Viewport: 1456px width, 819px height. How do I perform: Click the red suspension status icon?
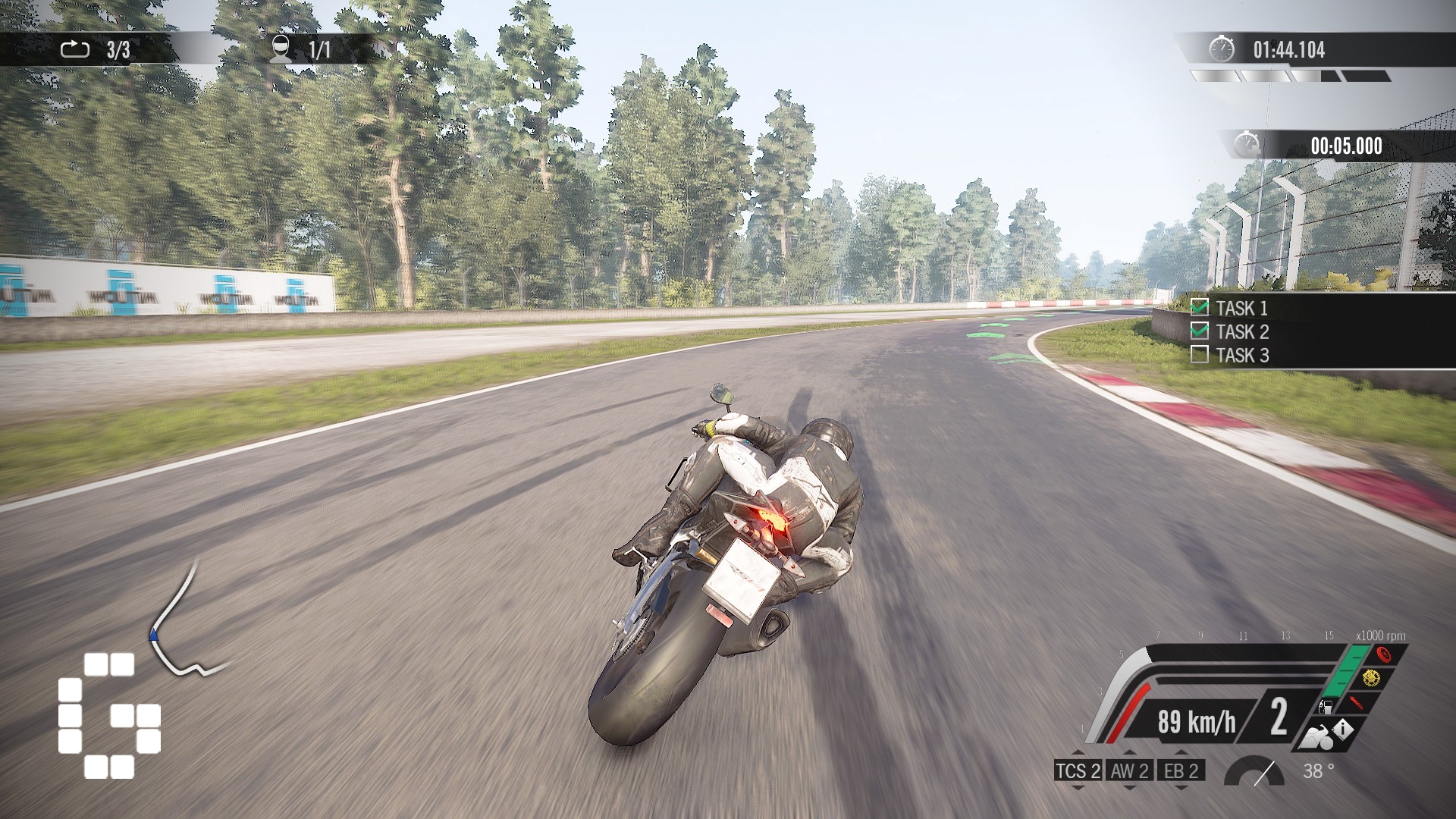coord(1357,702)
